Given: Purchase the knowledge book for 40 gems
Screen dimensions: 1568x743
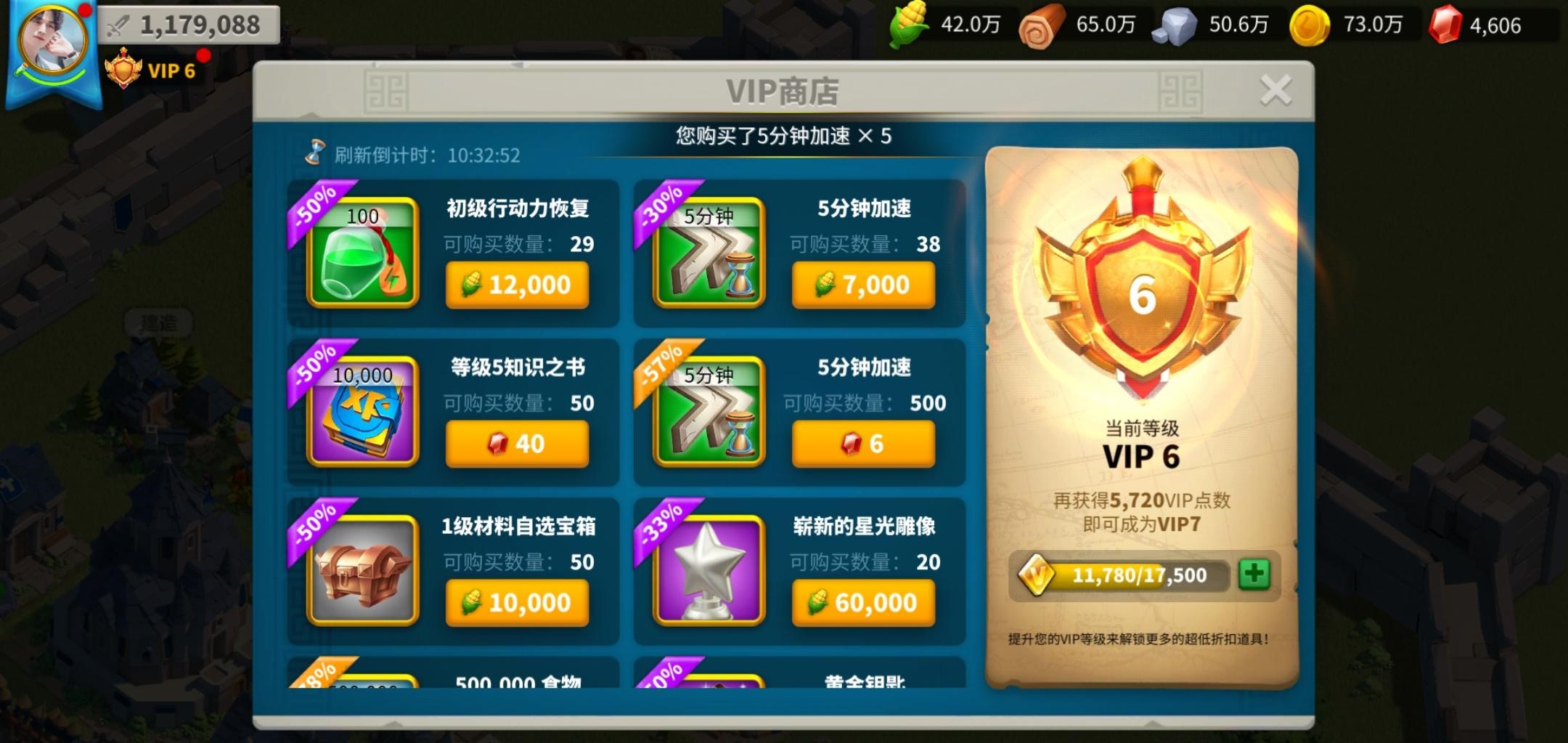Looking at the screenshot, I should pos(518,444).
